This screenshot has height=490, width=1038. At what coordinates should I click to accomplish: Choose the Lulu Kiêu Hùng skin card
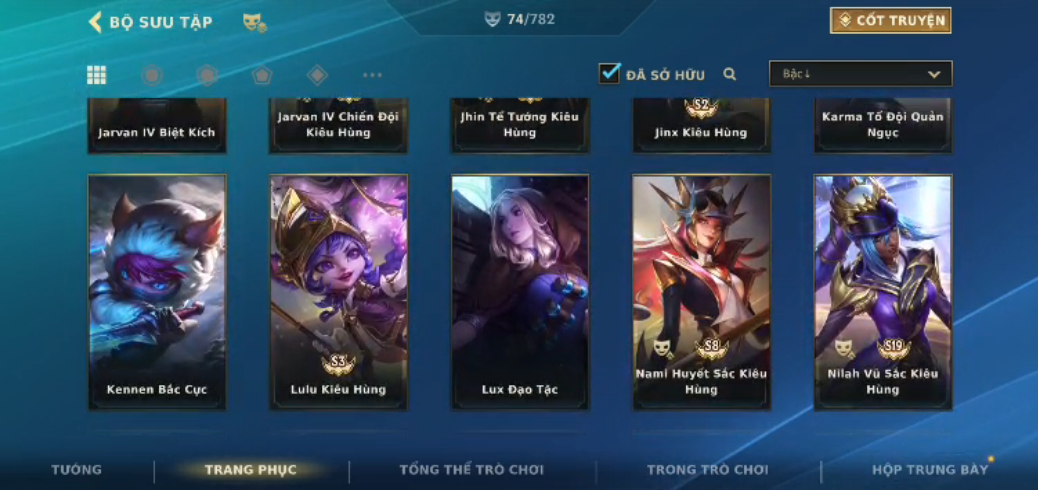point(338,292)
